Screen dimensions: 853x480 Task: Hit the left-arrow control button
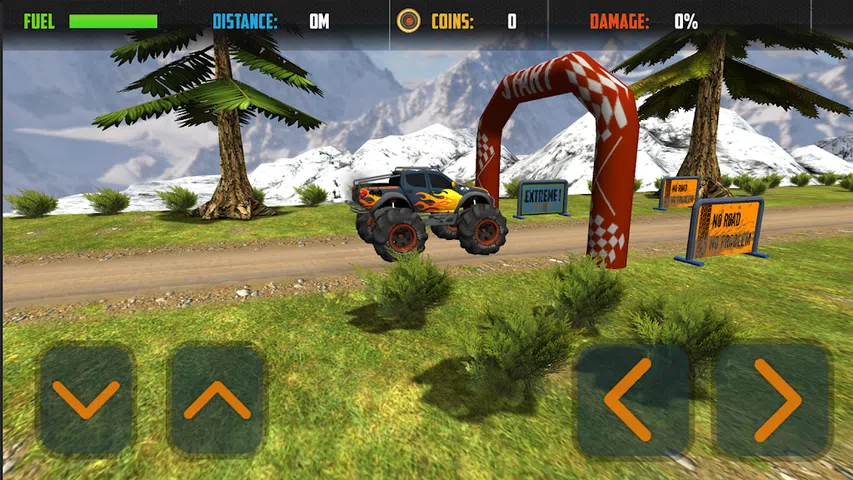point(632,400)
